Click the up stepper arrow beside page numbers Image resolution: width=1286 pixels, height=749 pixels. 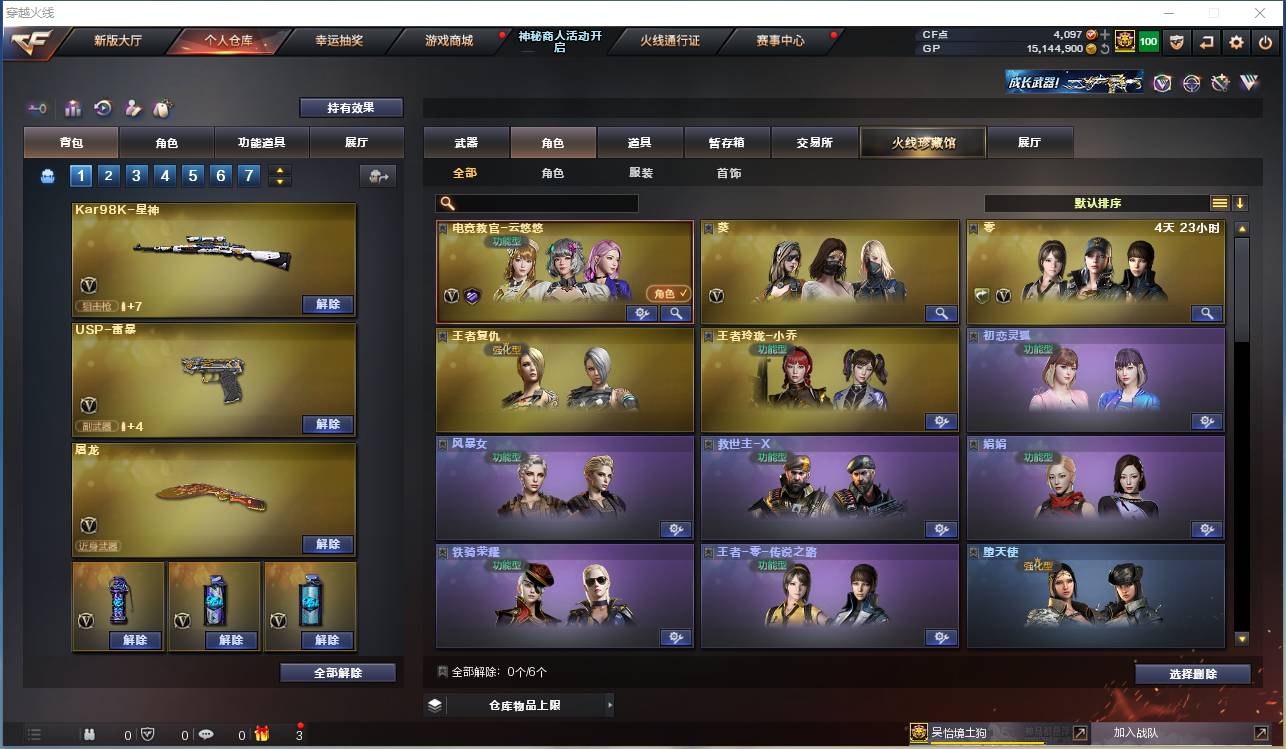tap(280, 170)
